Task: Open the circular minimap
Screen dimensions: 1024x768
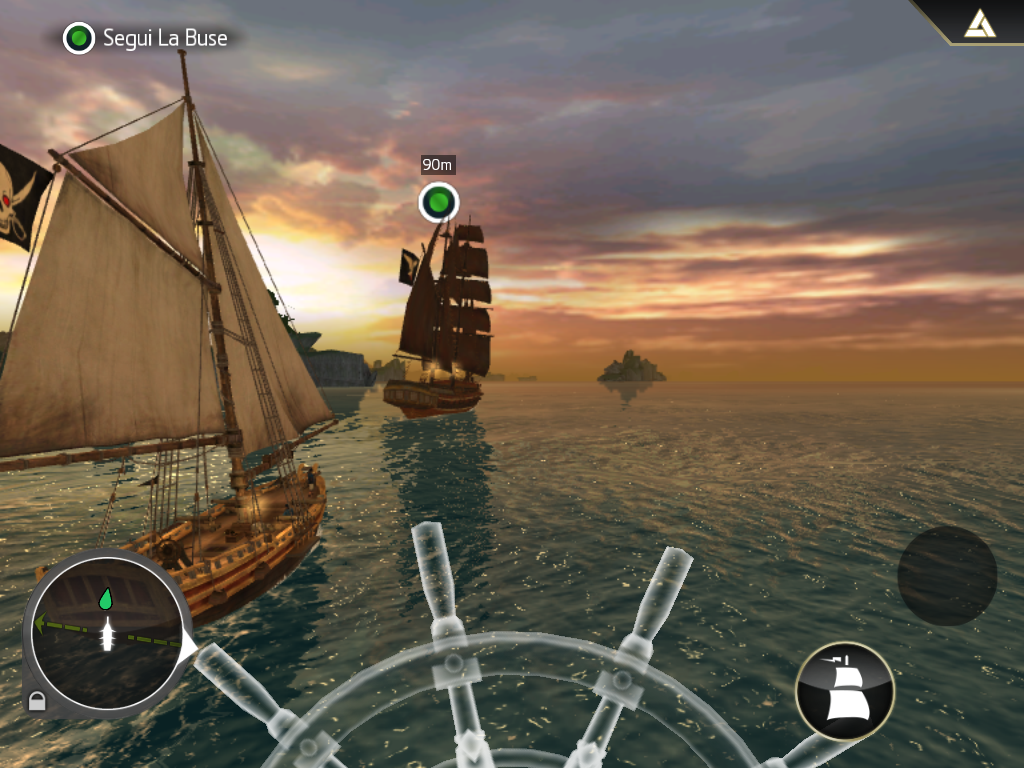Action: [104, 633]
